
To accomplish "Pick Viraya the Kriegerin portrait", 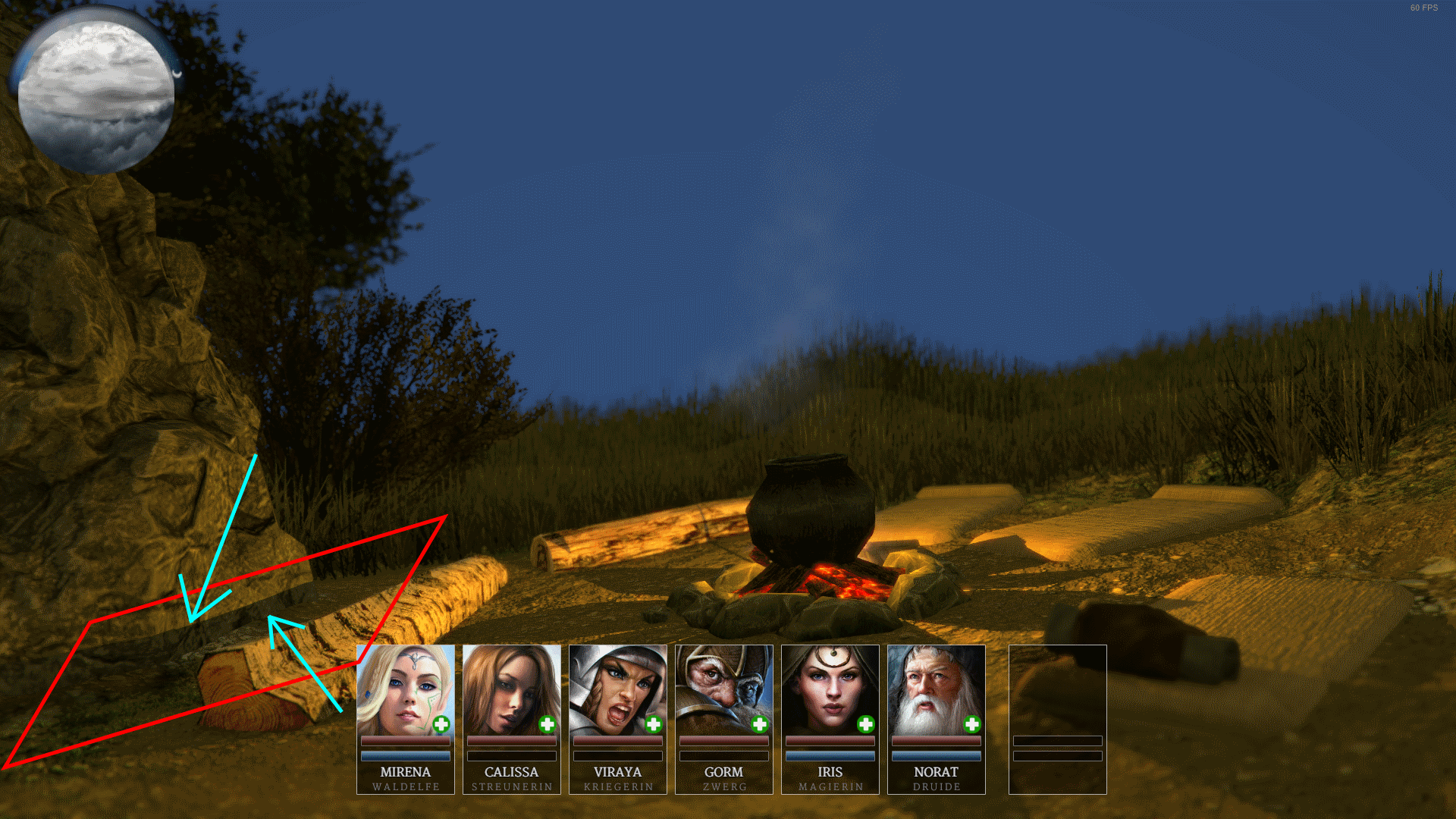I will [x=617, y=689].
